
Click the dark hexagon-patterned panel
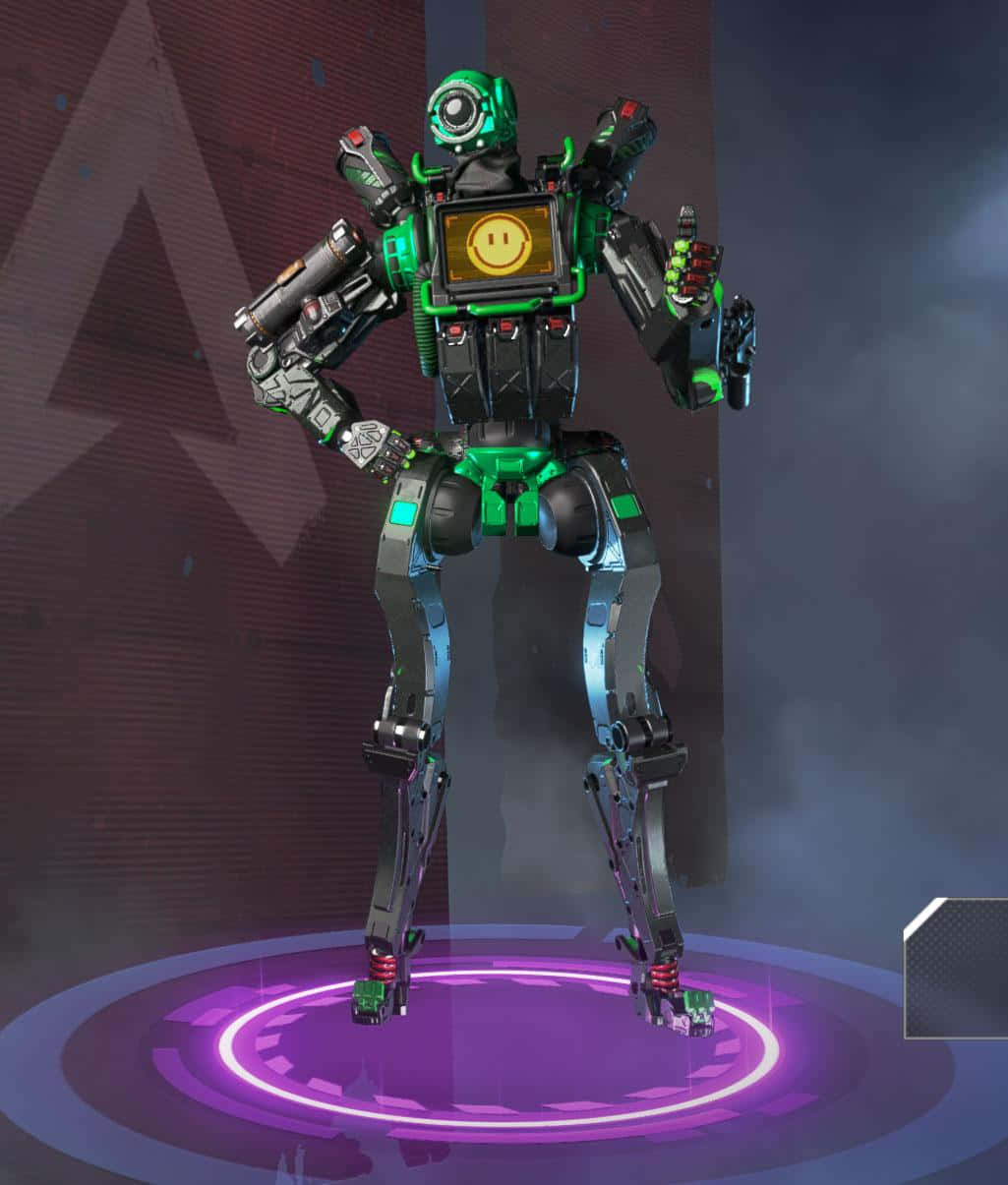tap(958, 969)
